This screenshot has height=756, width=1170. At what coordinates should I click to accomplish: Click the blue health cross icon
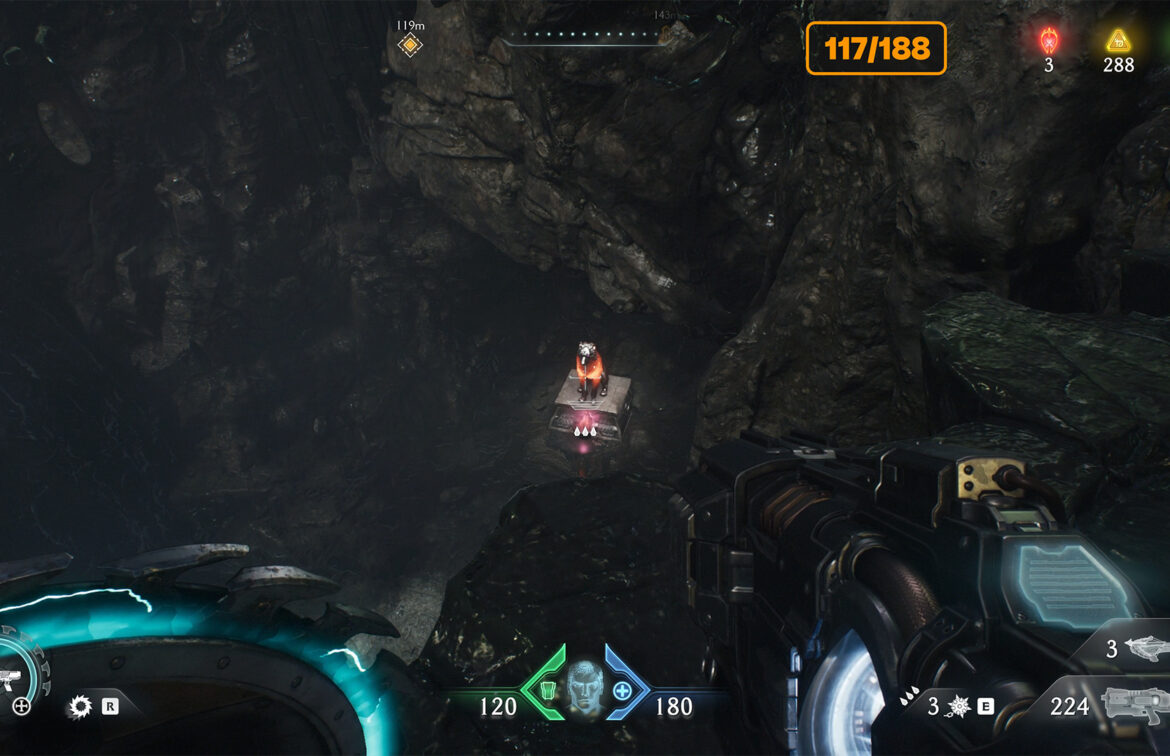pos(622,690)
